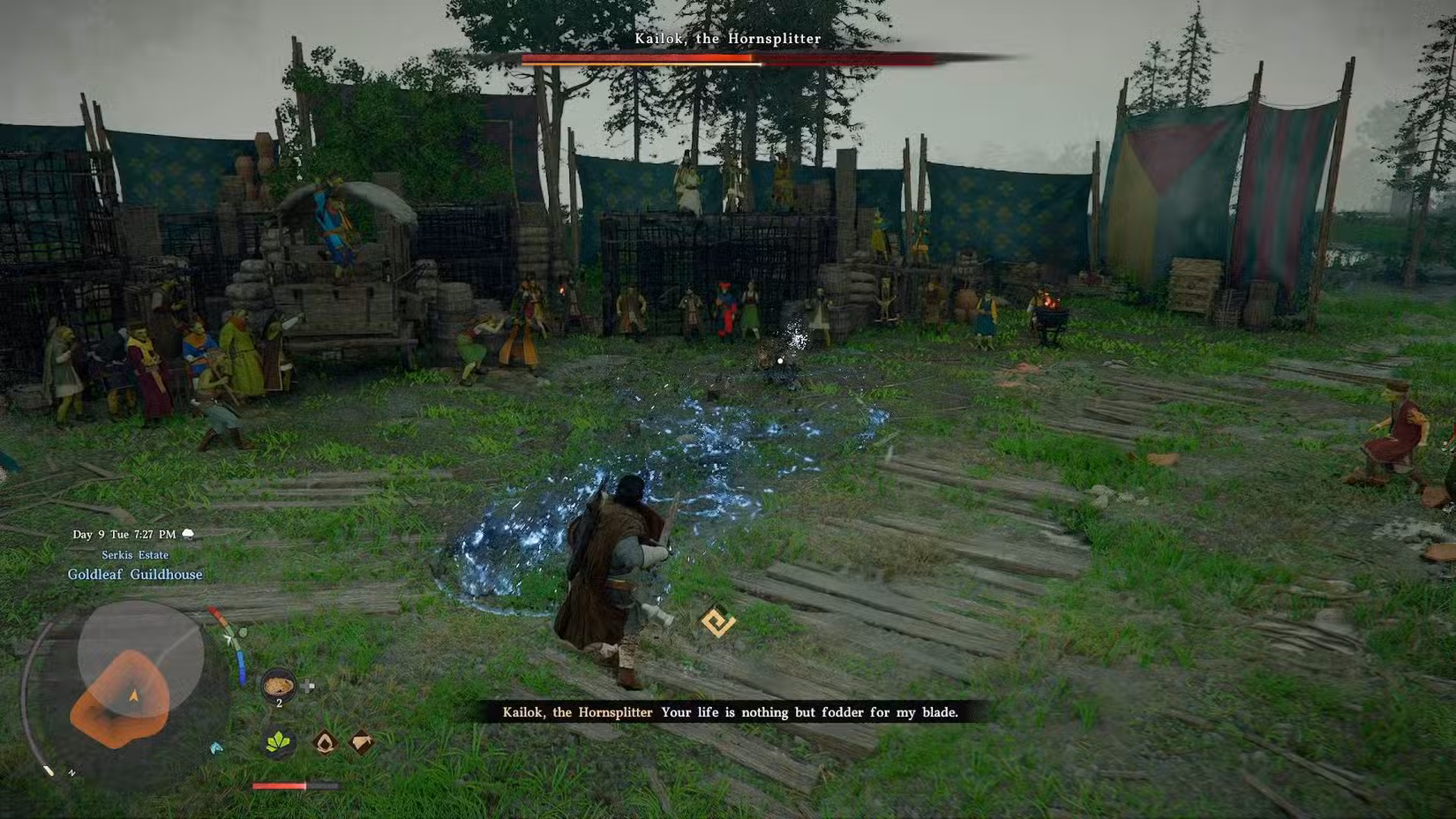Click Kailok's name in the subtitle text
The image size is (1456, 819).
coord(577,712)
